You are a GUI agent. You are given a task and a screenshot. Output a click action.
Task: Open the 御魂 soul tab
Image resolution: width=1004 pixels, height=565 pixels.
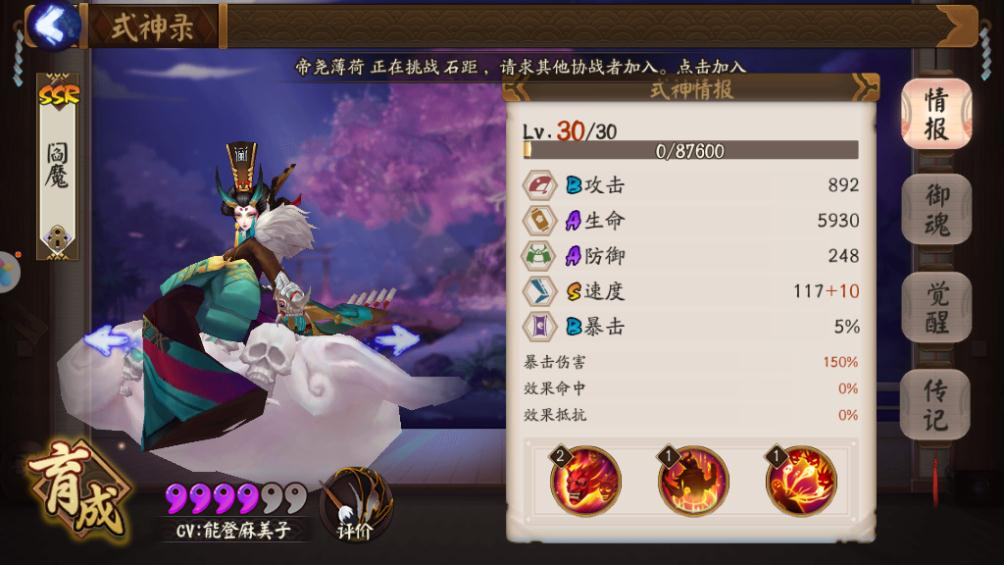936,210
